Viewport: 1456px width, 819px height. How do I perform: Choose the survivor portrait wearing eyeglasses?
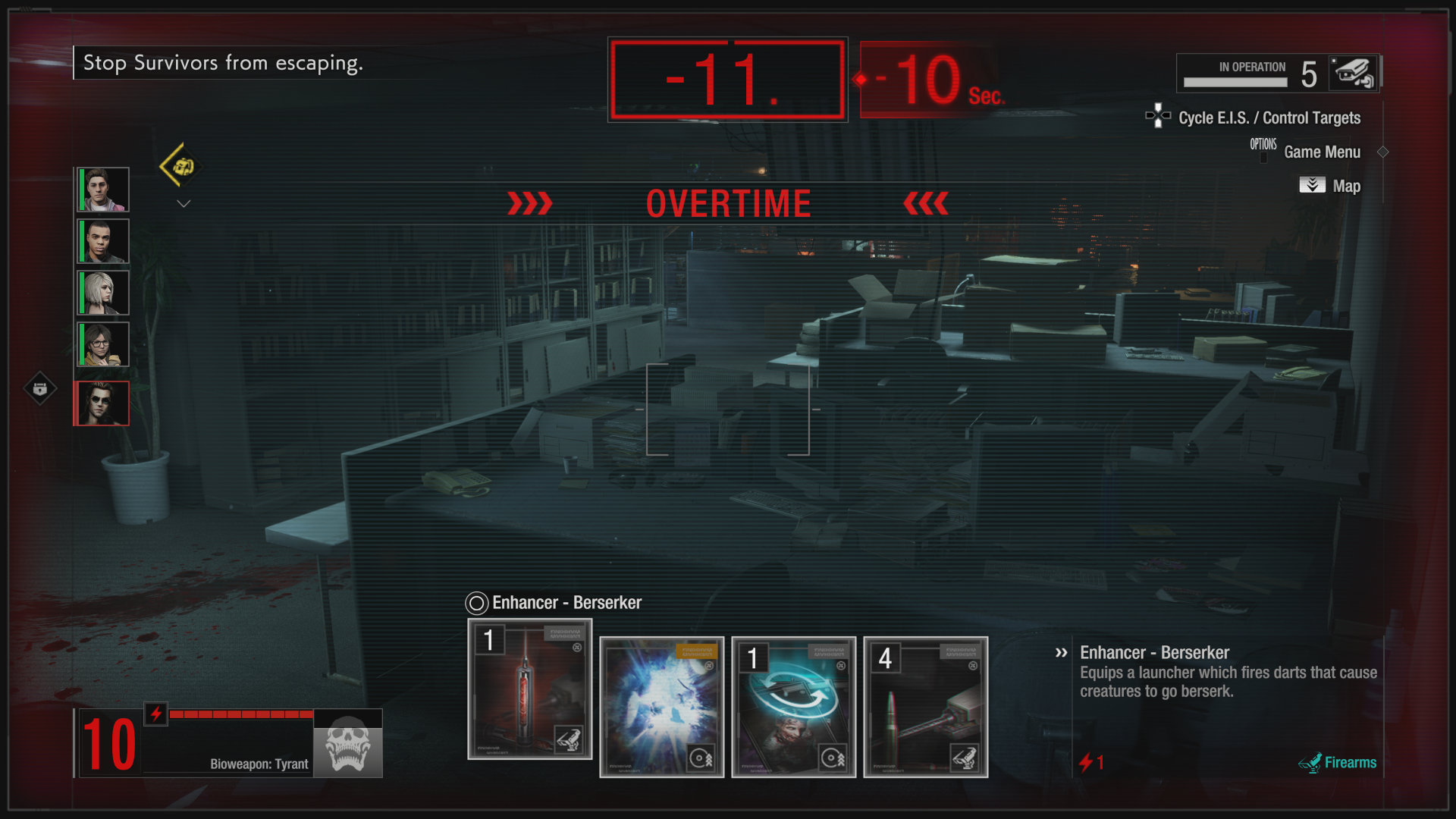103,344
